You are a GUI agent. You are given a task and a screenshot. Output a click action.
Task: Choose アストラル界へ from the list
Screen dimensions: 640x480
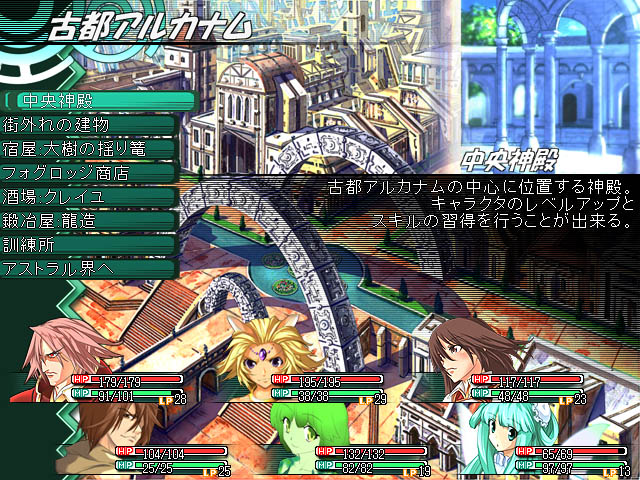click(90, 269)
